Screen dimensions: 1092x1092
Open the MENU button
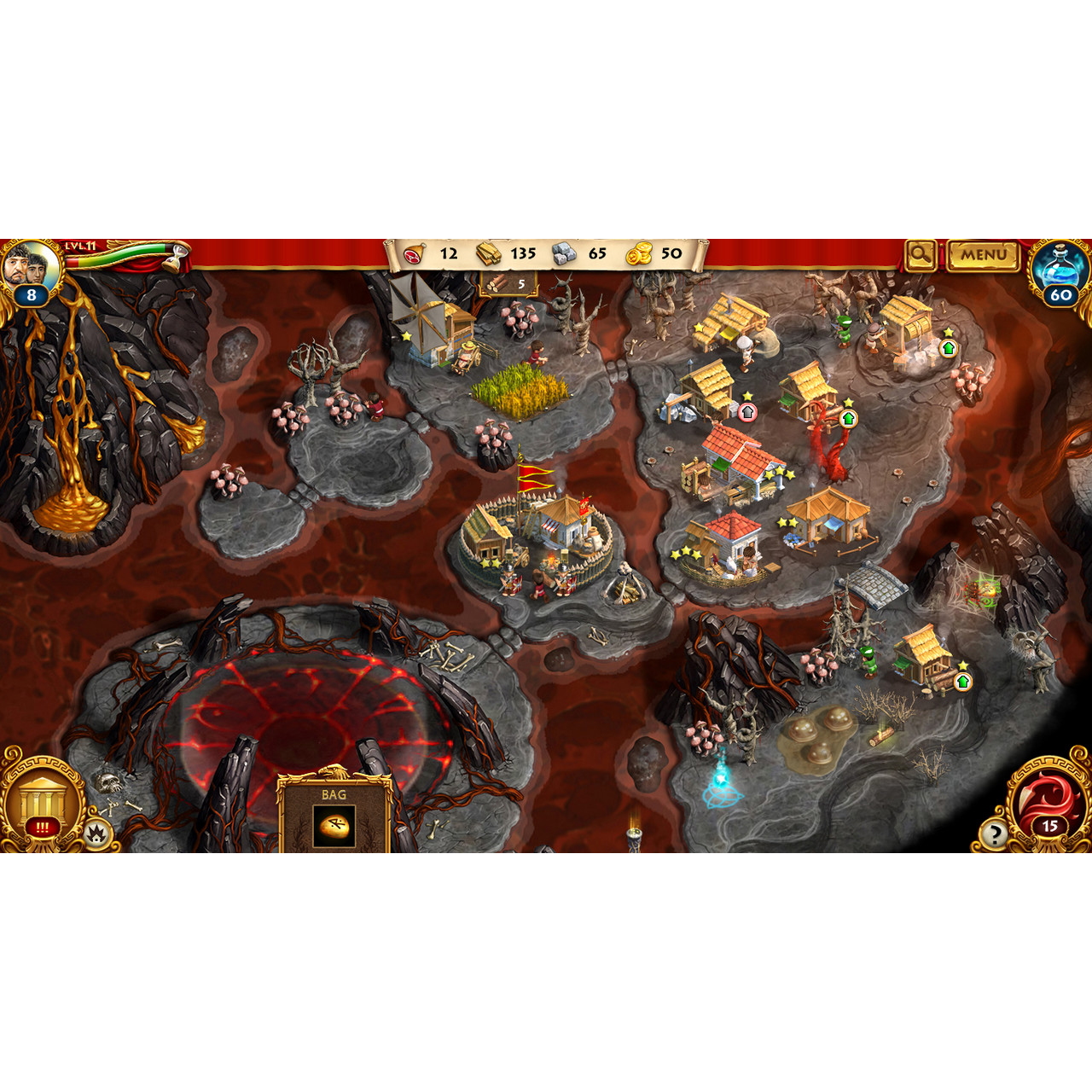[983, 254]
